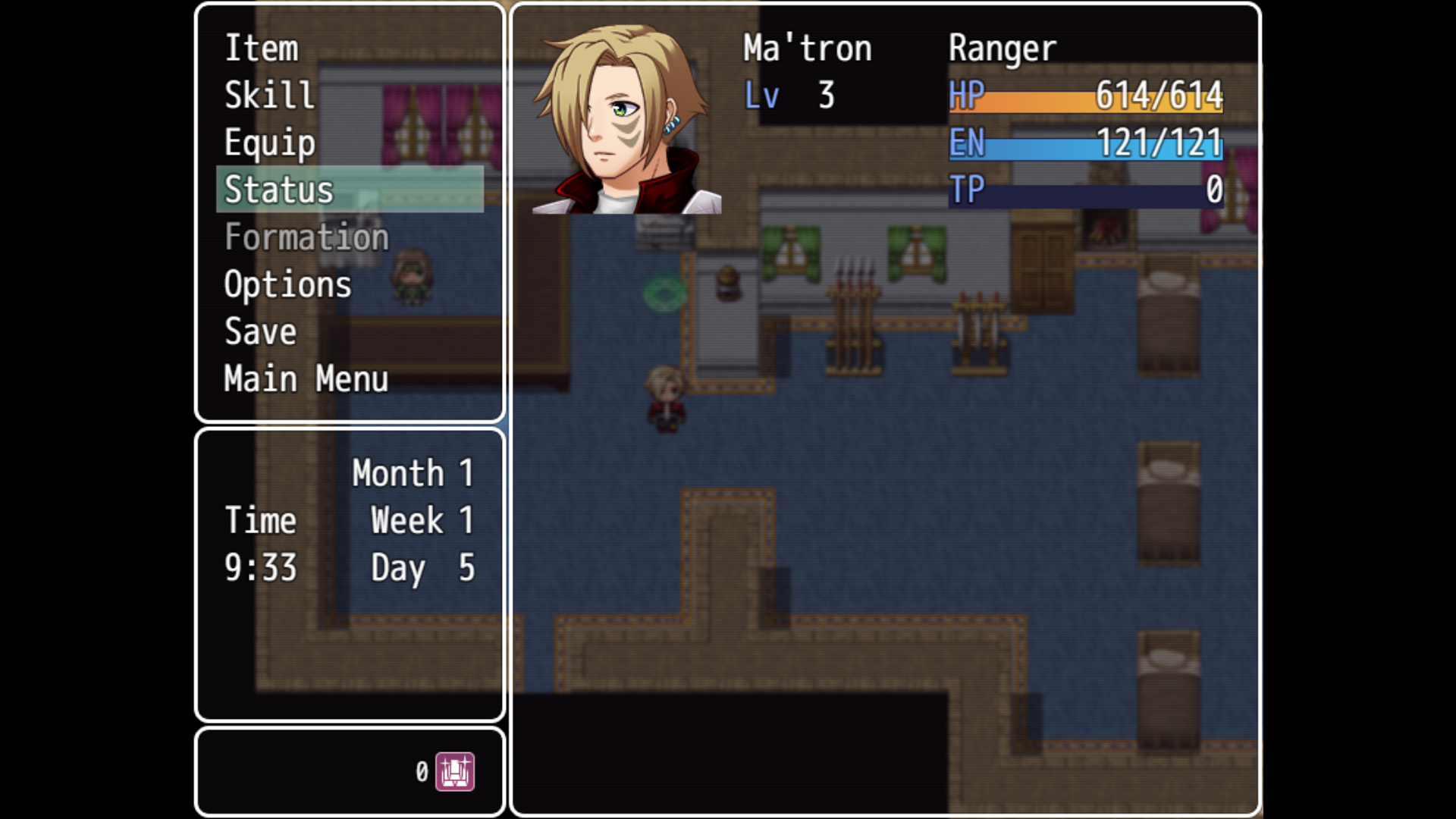
Task: Open the highlighted Status entry
Action: pyautogui.click(x=279, y=190)
